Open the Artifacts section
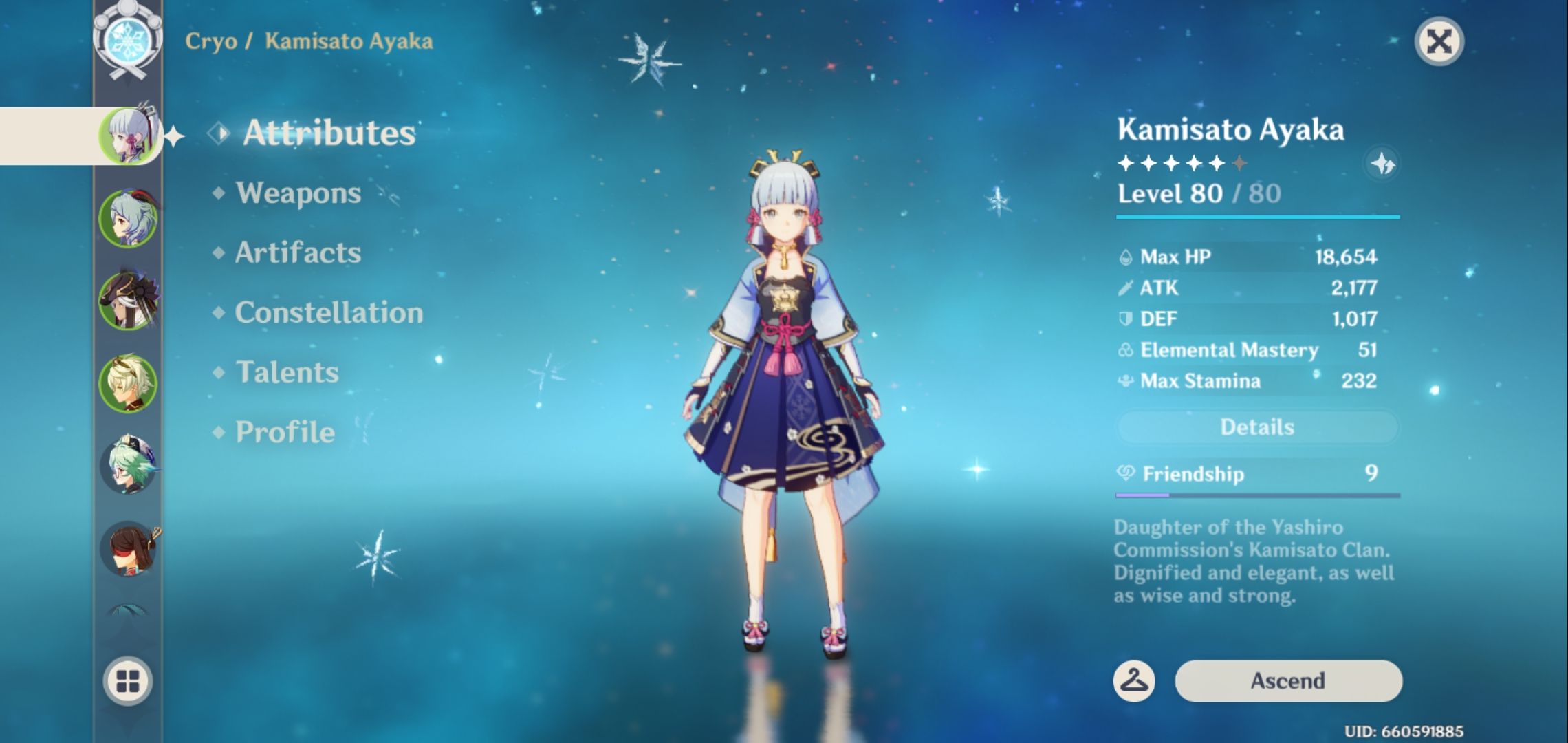Image resolution: width=1568 pixels, height=743 pixels. coord(297,253)
